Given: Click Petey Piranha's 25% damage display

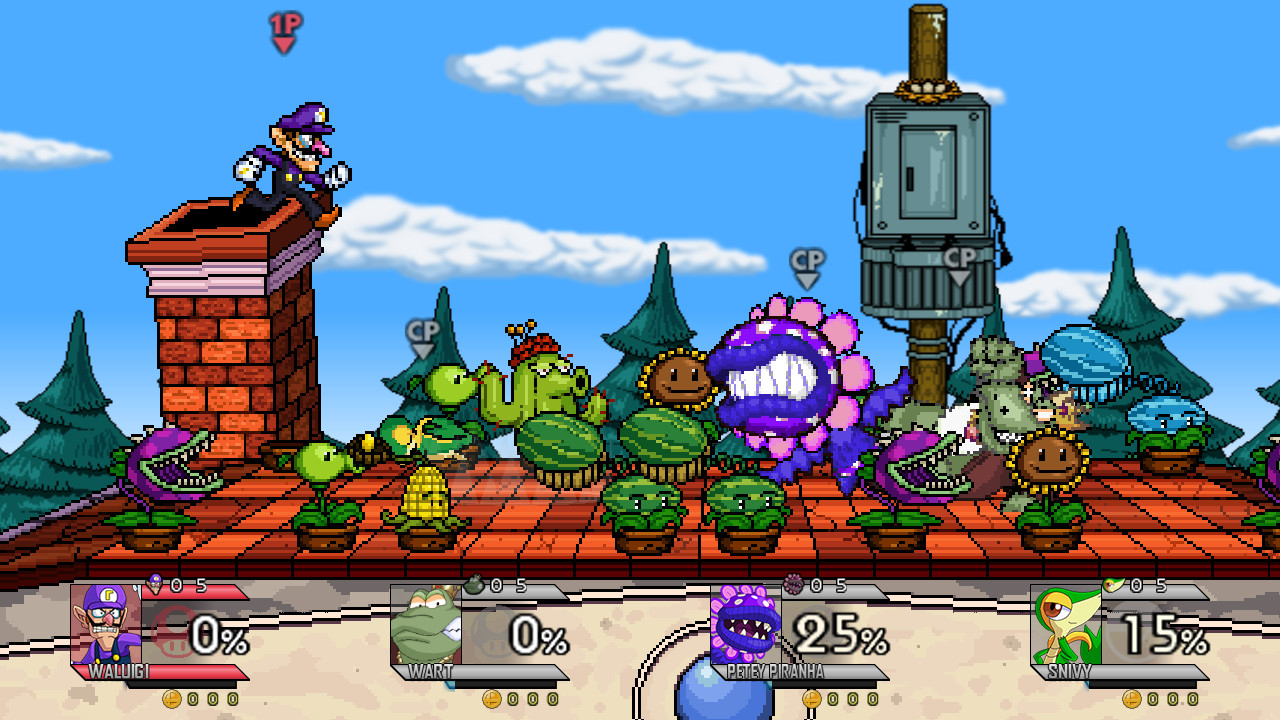Looking at the screenshot, I should 838,631.
